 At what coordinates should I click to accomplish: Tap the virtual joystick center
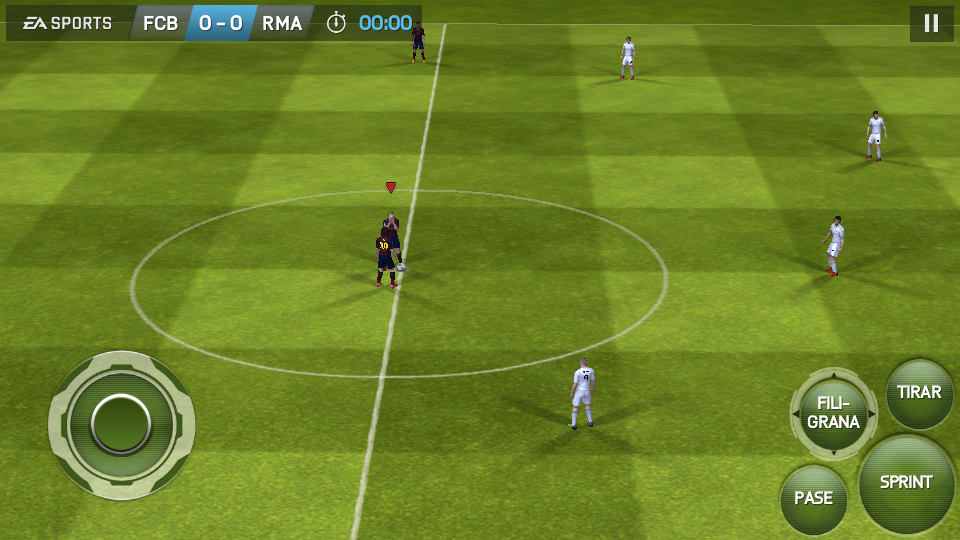coord(121,424)
